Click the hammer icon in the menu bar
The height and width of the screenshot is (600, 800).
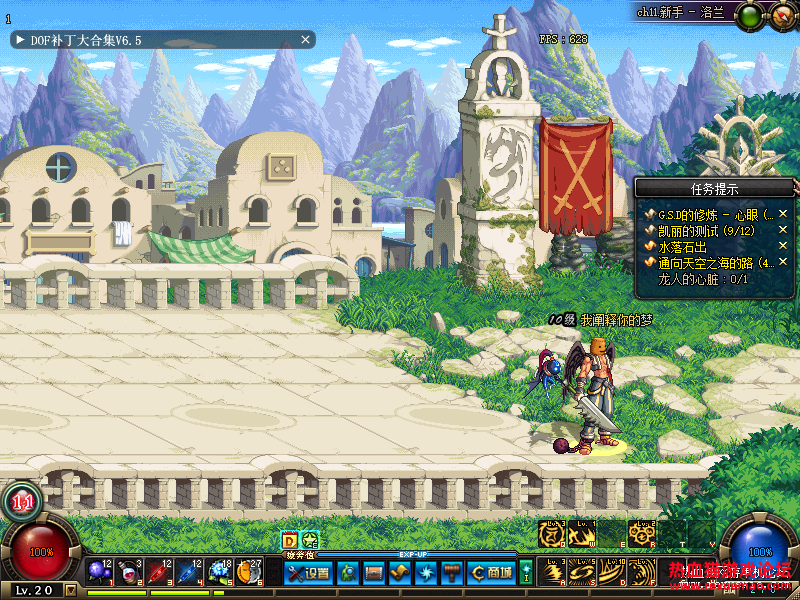click(451, 573)
